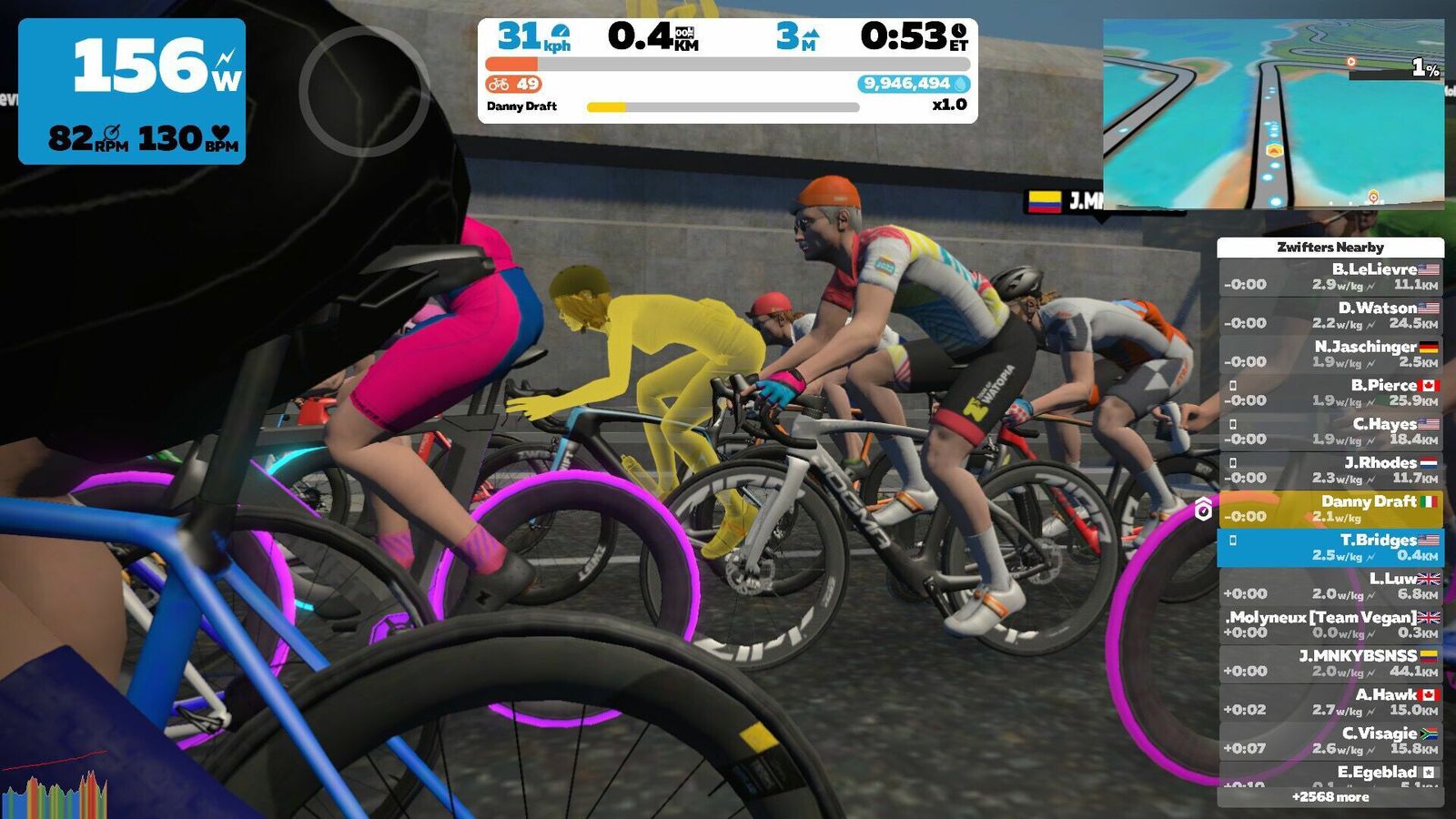Select A.Hawk in Zwifters Nearby
The width and height of the screenshot is (1456, 819).
click(1330, 702)
